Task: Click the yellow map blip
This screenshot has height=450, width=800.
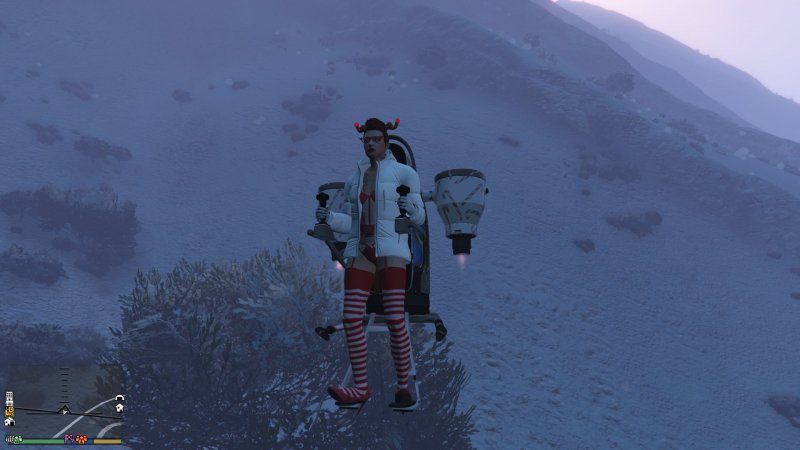Action: pyautogui.click(x=9, y=411)
